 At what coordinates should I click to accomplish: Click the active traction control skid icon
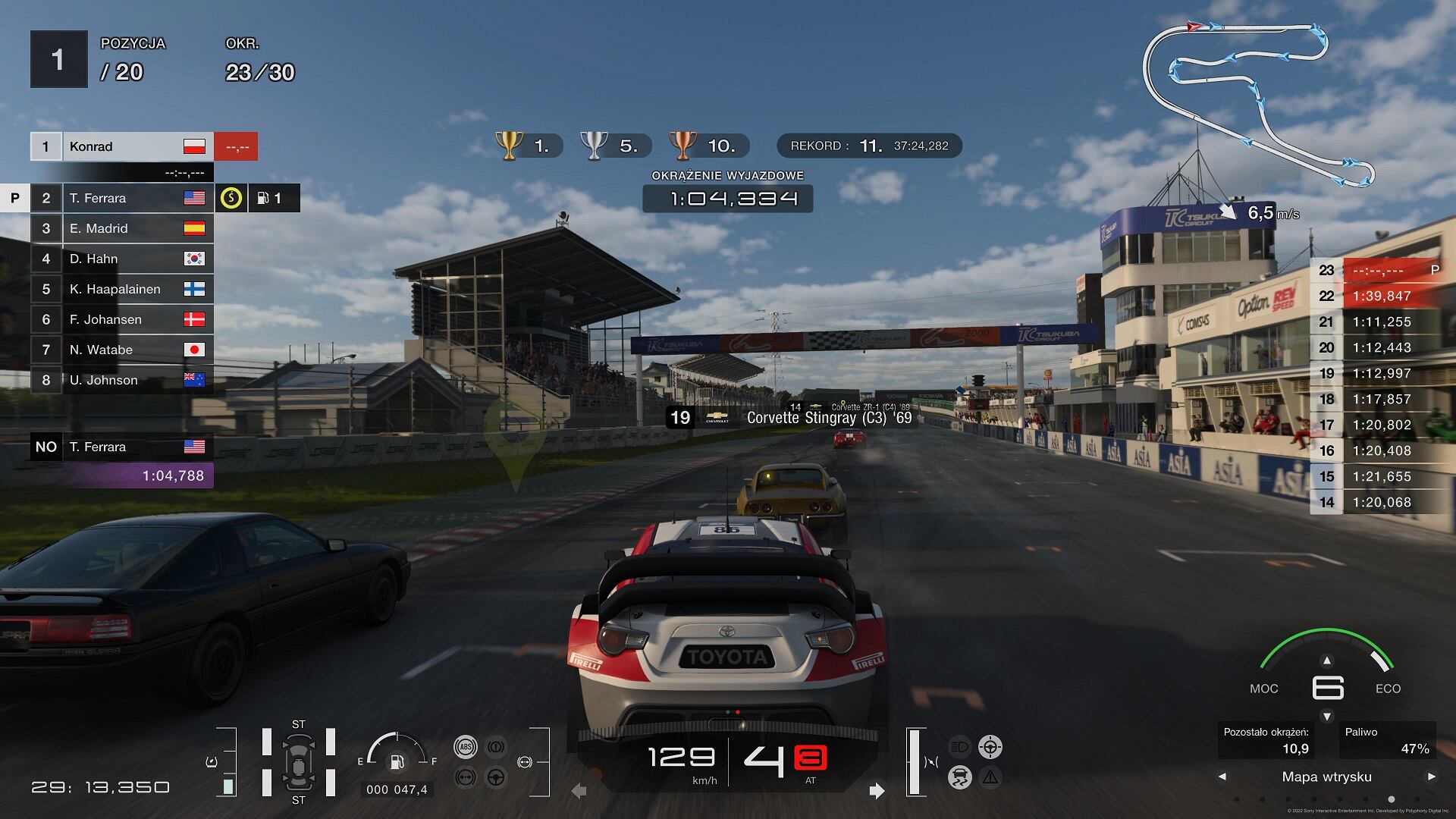[959, 777]
